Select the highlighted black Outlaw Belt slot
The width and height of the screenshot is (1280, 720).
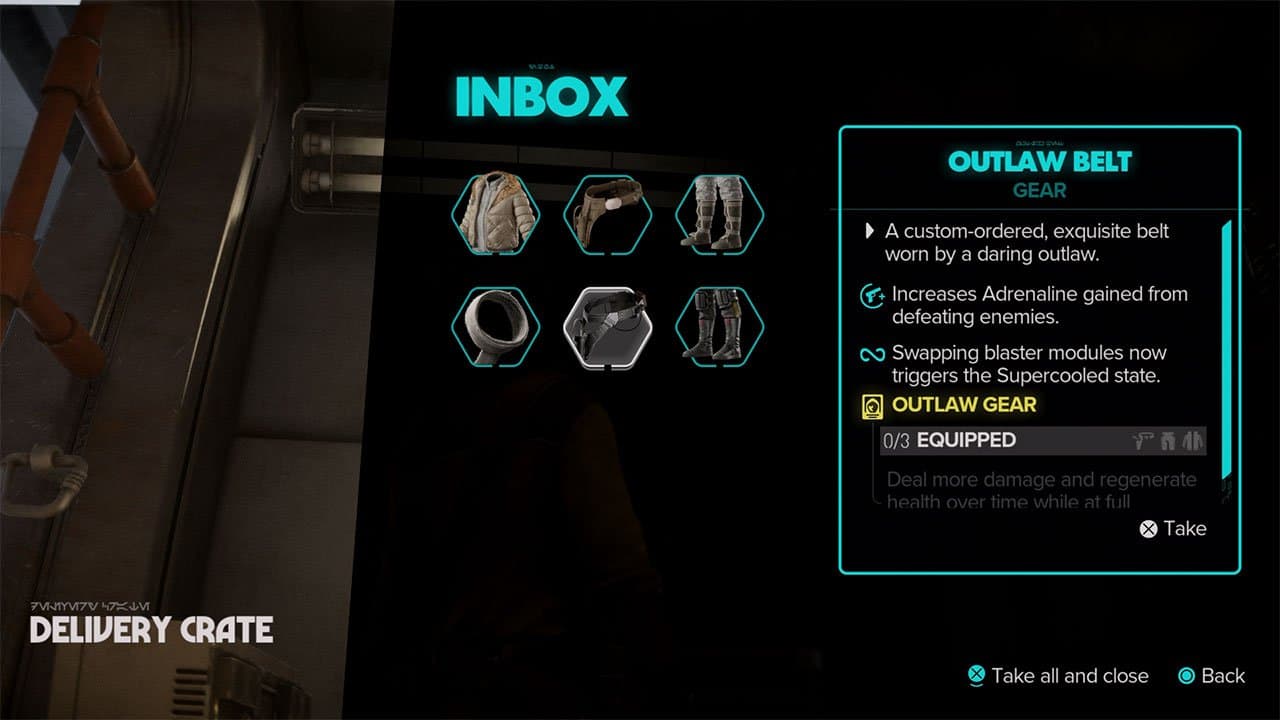607,326
